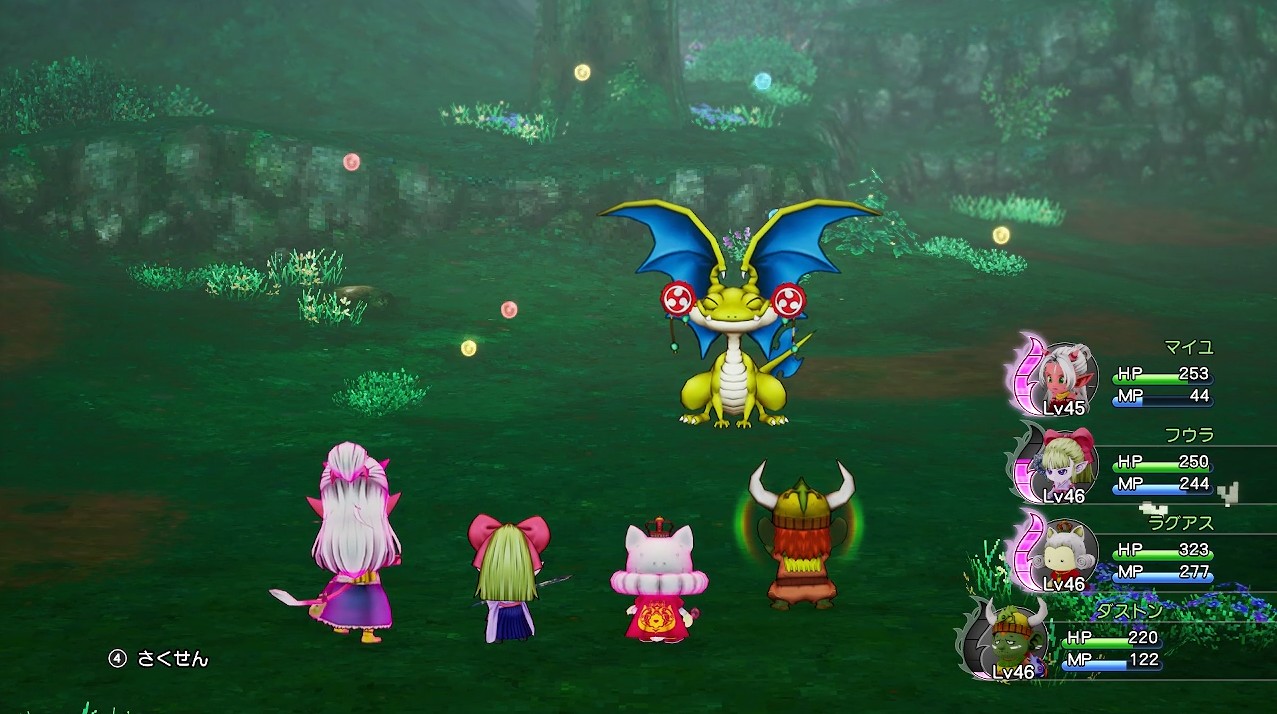1277x714 pixels.
Task: Select フウラ's party portrait
Action: [1066, 465]
